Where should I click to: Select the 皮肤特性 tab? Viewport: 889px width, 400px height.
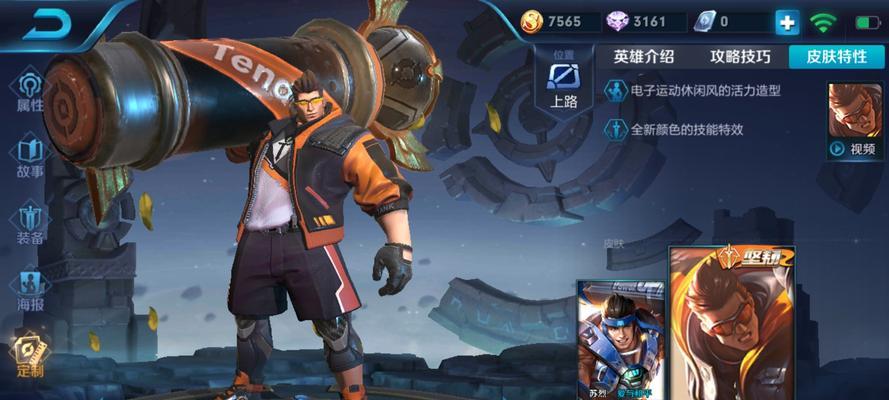(836, 57)
